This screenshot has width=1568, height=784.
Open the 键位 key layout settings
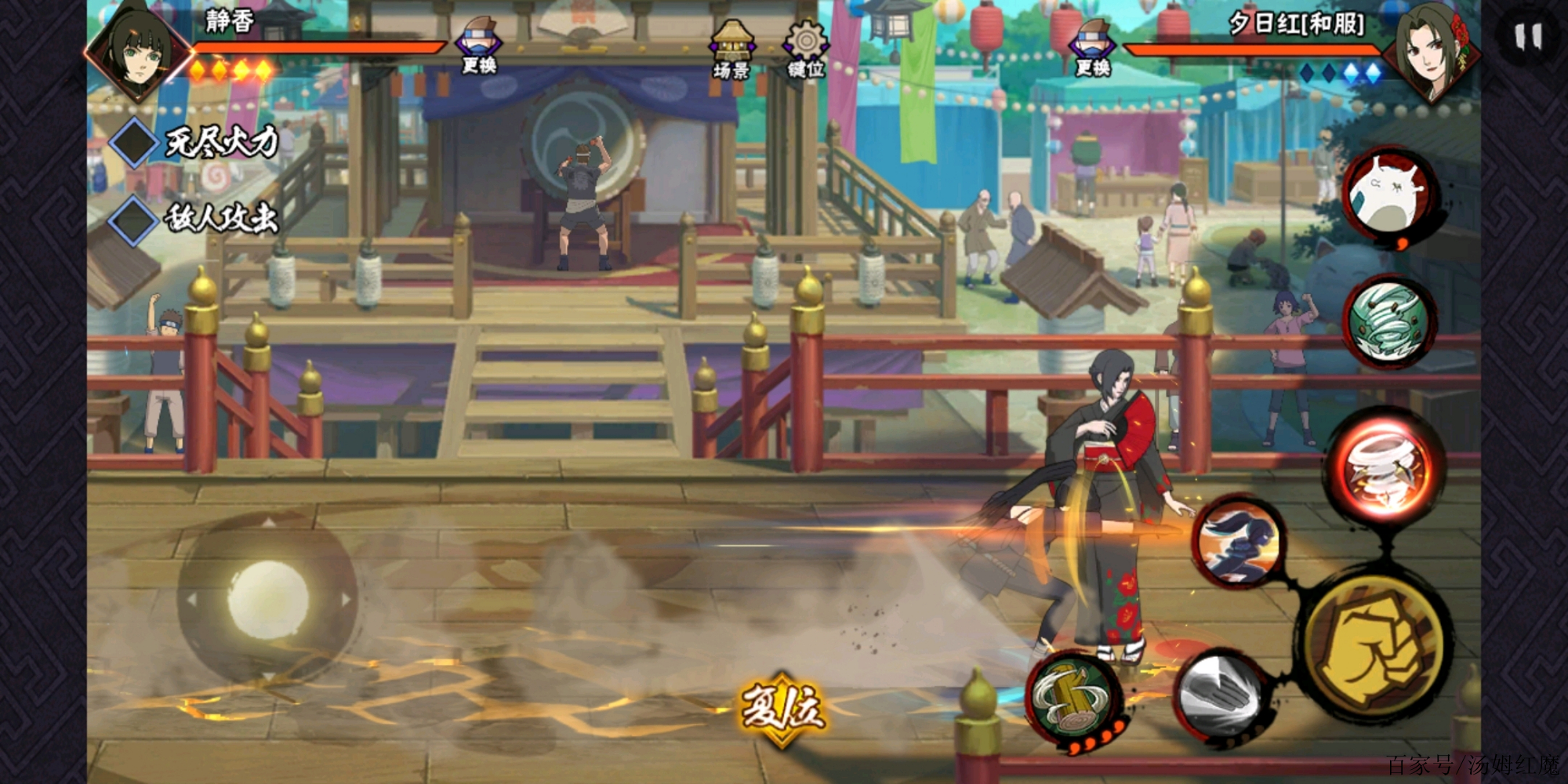806,49
